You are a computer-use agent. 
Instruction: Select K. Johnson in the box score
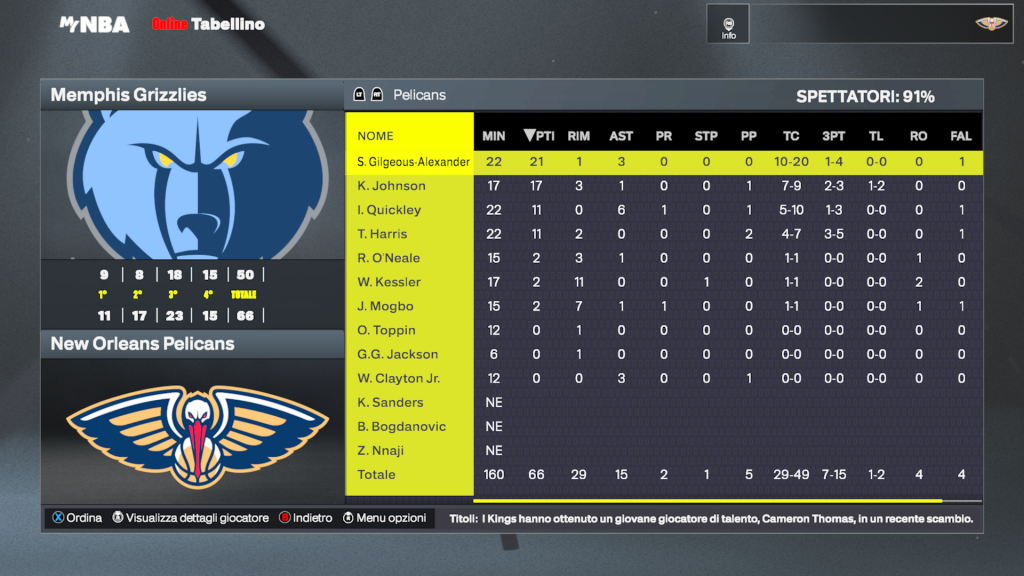pos(391,186)
